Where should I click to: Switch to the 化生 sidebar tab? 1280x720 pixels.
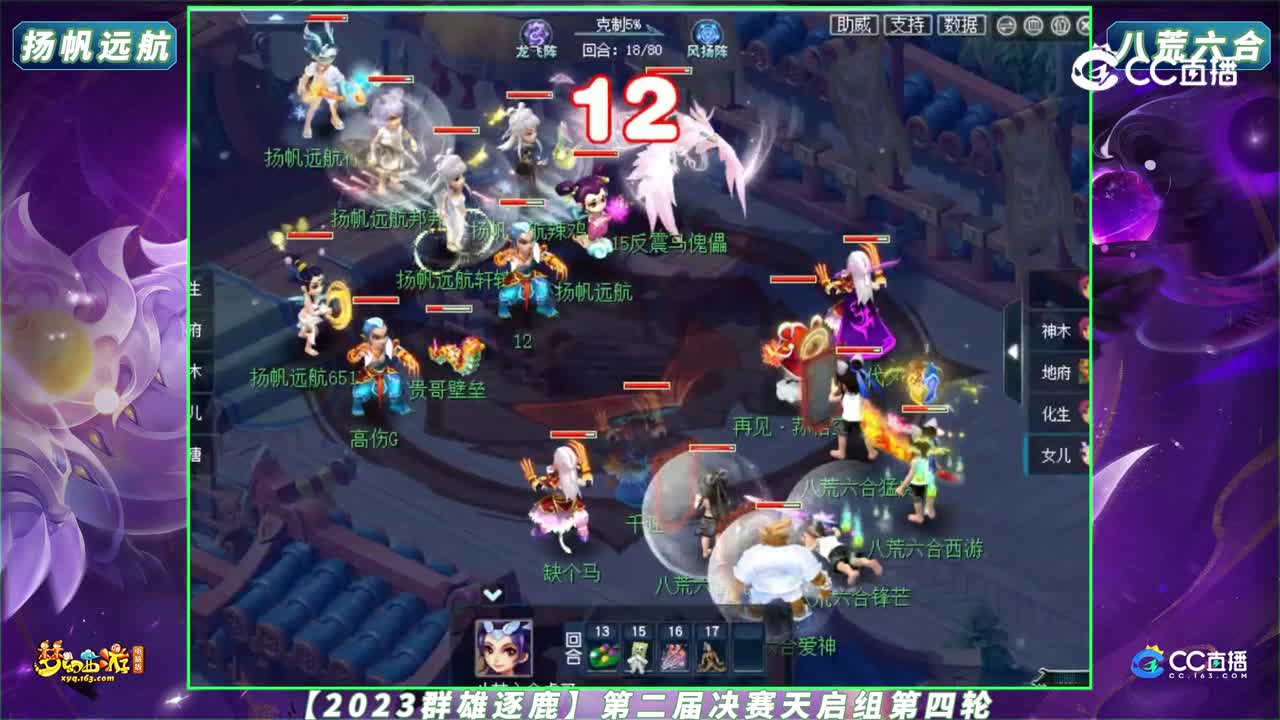[1054, 413]
